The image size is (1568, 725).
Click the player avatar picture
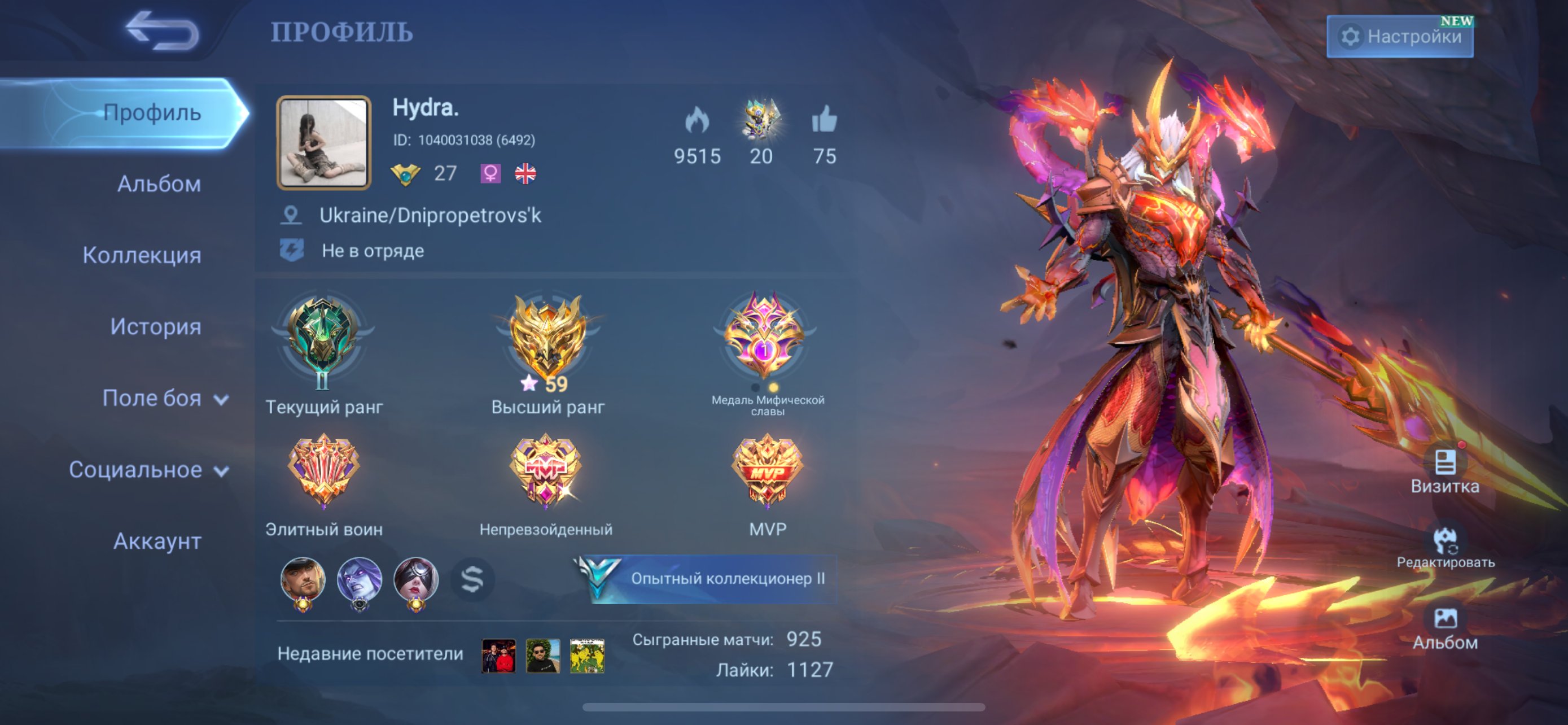click(323, 142)
